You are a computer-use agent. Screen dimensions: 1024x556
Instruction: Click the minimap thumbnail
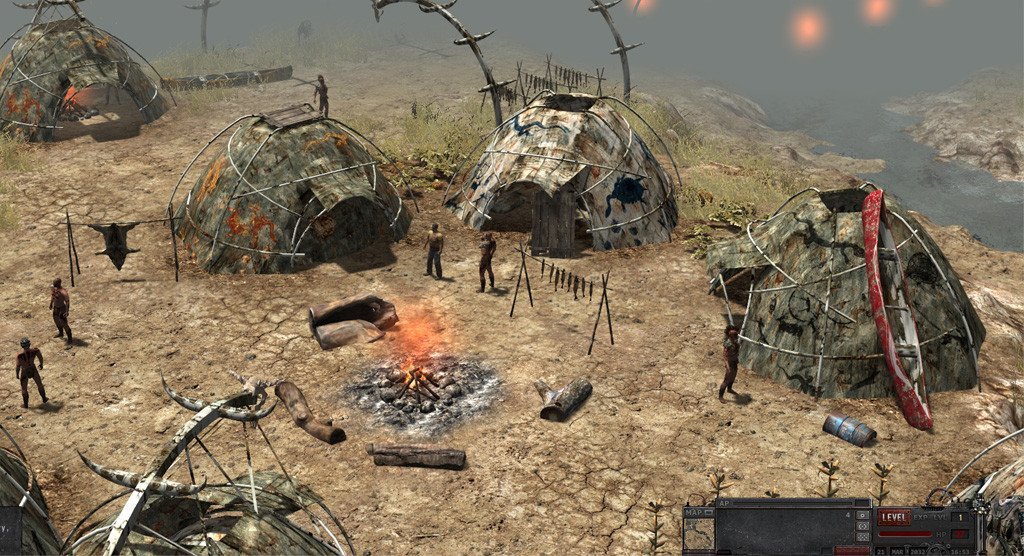pos(699,533)
